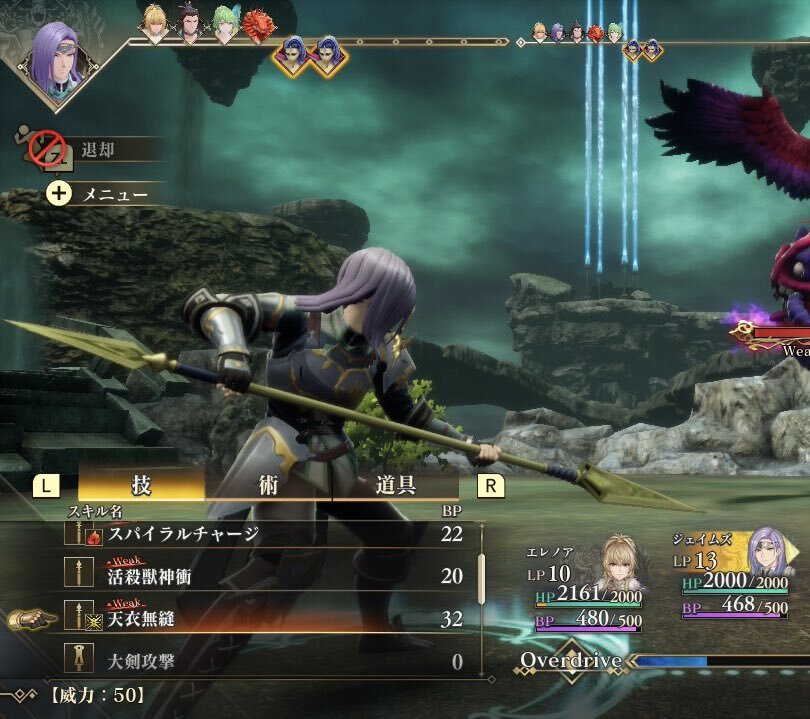Open the 術 tab
The width and height of the screenshot is (810, 719).
268,485
